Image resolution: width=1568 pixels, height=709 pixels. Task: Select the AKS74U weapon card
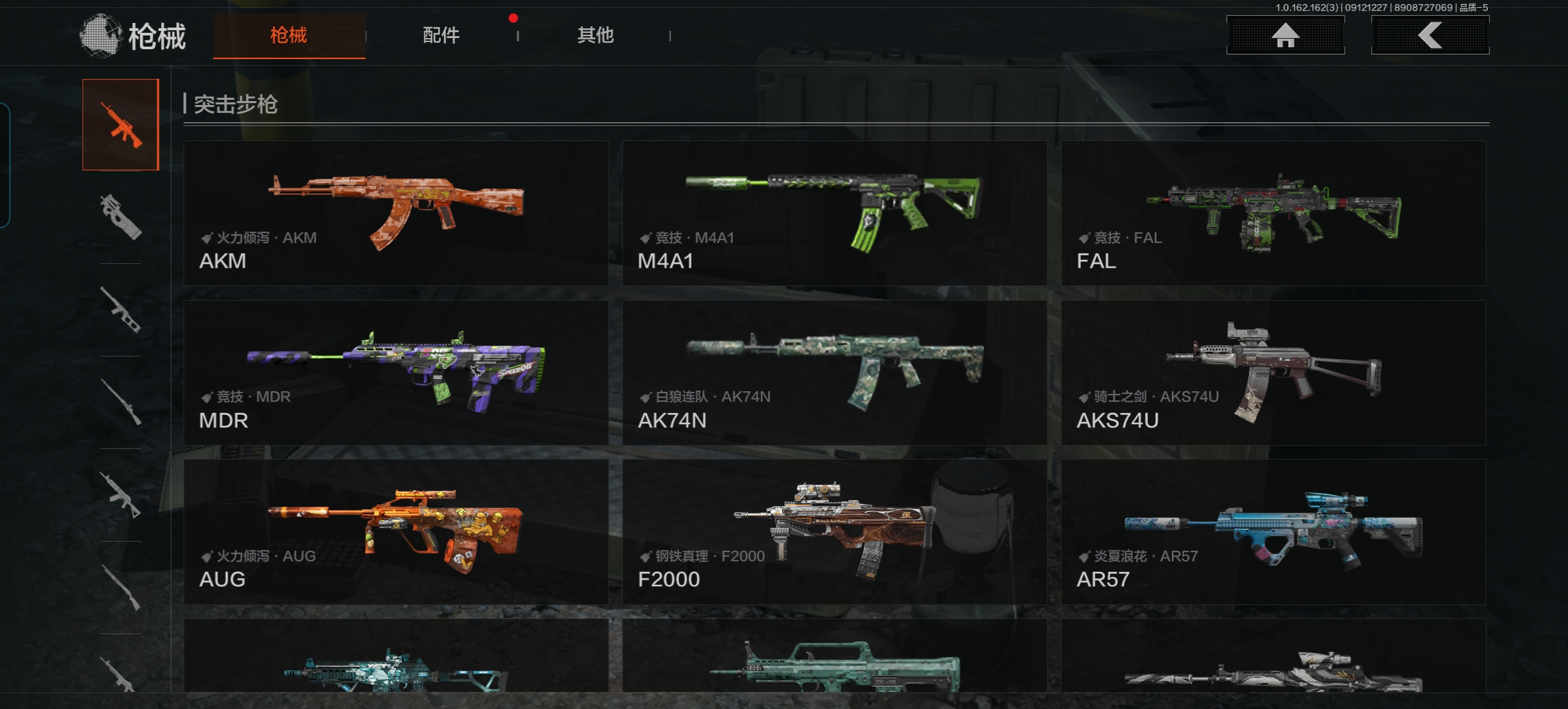point(1273,373)
